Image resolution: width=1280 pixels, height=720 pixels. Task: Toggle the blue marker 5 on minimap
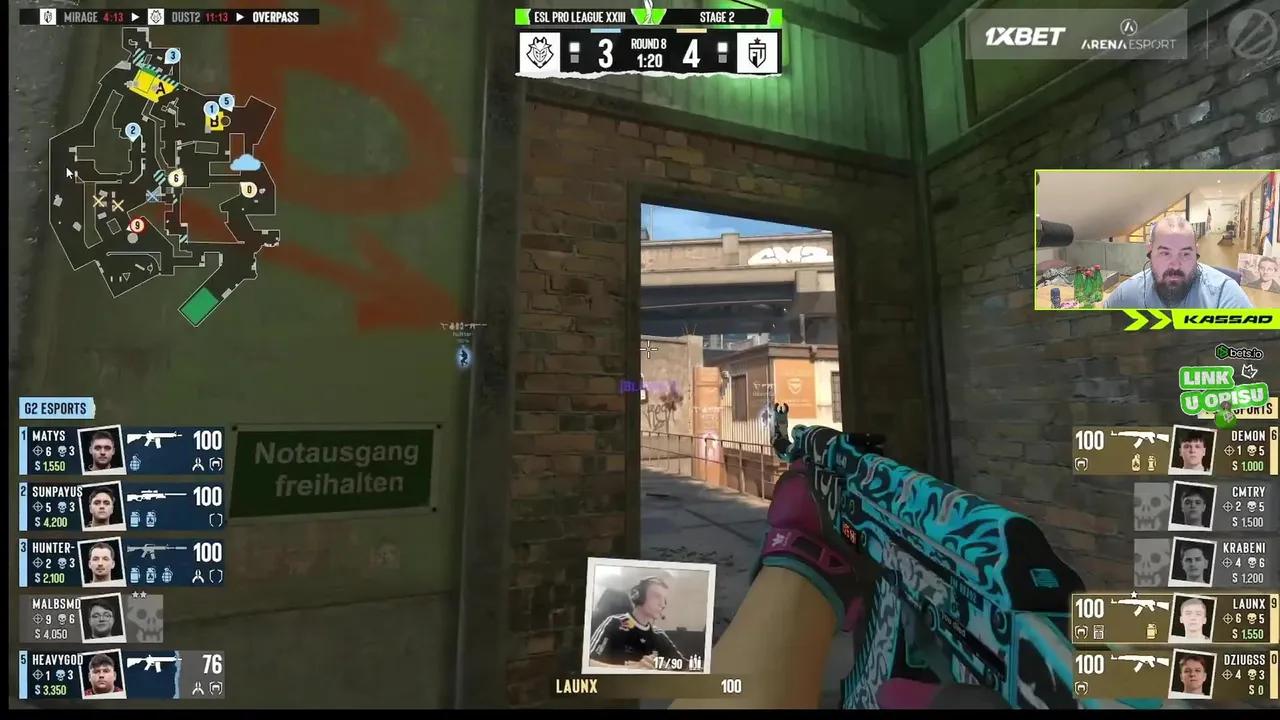tap(225, 101)
